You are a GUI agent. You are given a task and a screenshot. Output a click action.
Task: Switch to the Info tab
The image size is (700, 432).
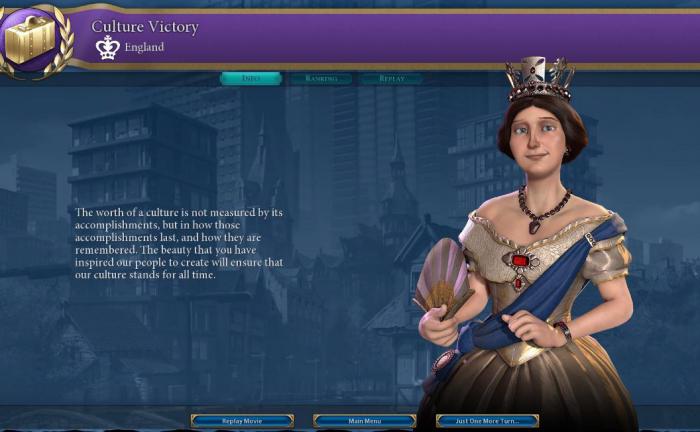click(251, 78)
